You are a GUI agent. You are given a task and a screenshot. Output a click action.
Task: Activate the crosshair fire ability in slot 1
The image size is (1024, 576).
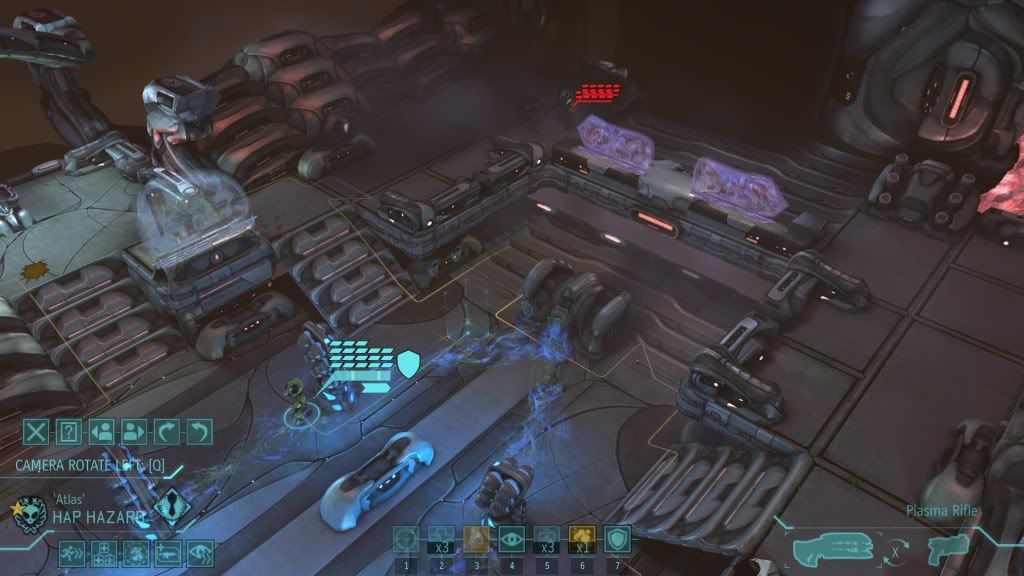406,540
